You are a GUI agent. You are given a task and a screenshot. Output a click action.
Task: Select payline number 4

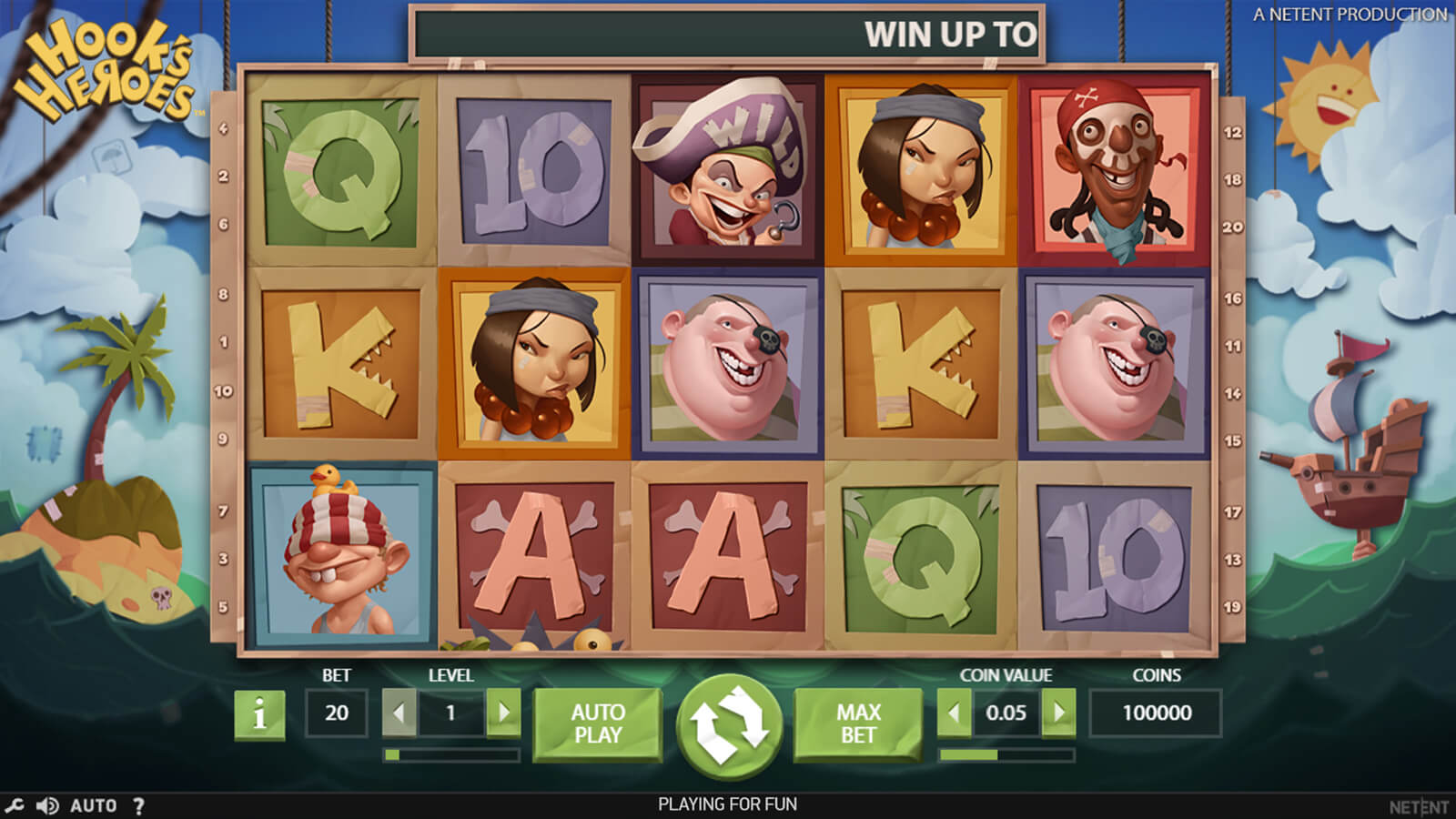click(x=223, y=129)
